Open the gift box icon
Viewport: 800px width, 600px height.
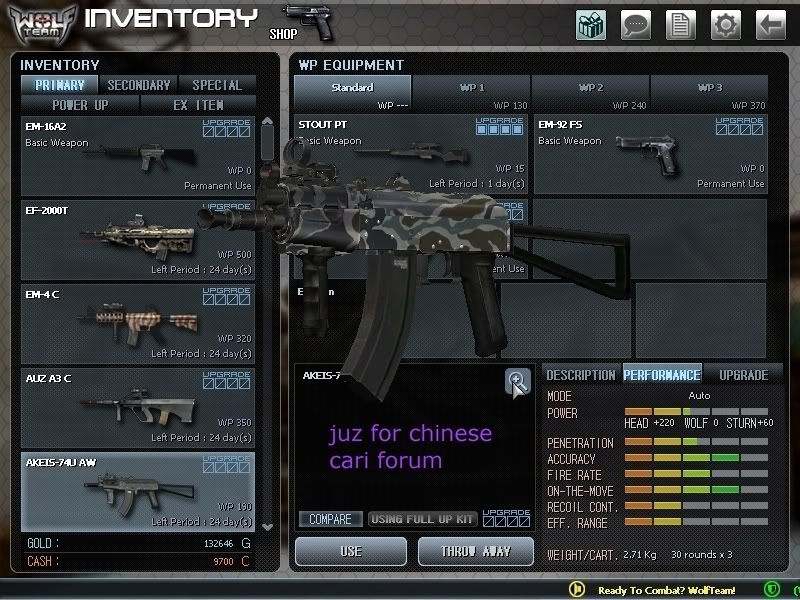(x=591, y=24)
